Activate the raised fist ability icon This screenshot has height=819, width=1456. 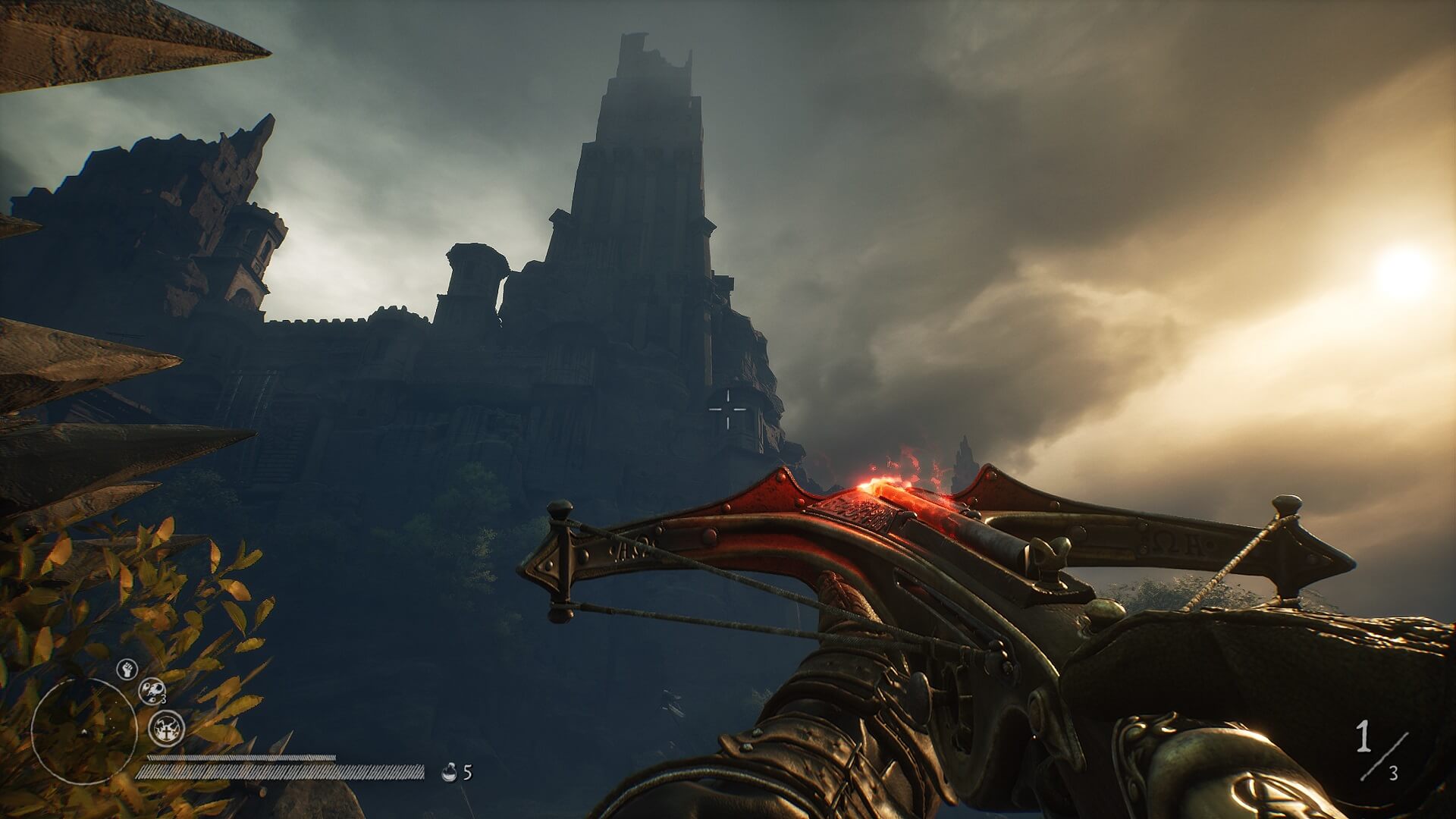[127, 669]
